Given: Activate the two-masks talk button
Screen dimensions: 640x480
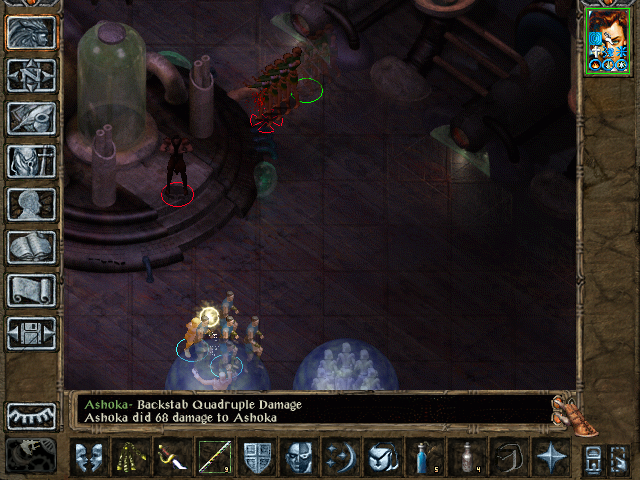Looking at the screenshot, I should [x=91, y=457].
